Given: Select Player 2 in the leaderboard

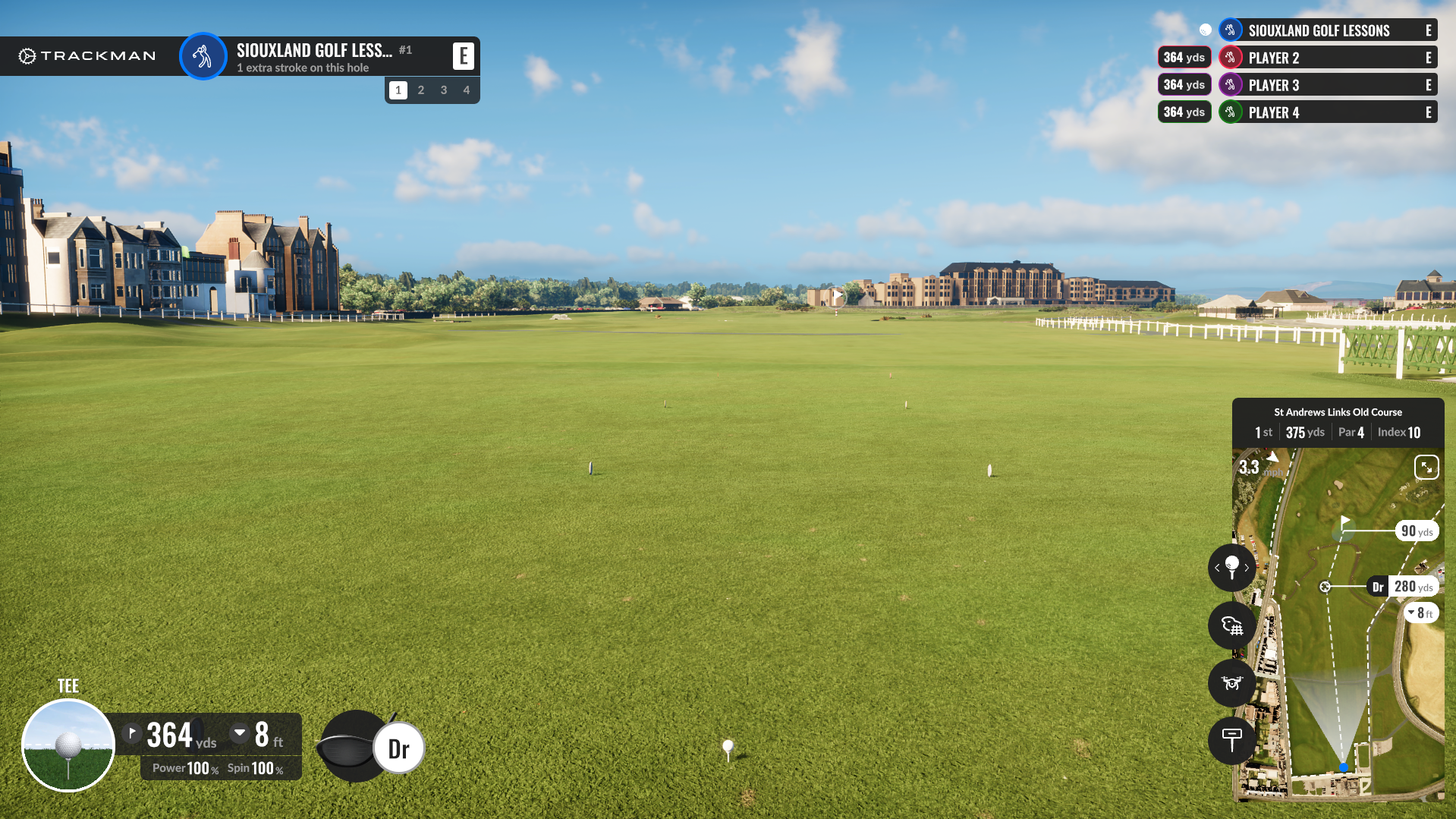Looking at the screenshot, I should [1328, 58].
